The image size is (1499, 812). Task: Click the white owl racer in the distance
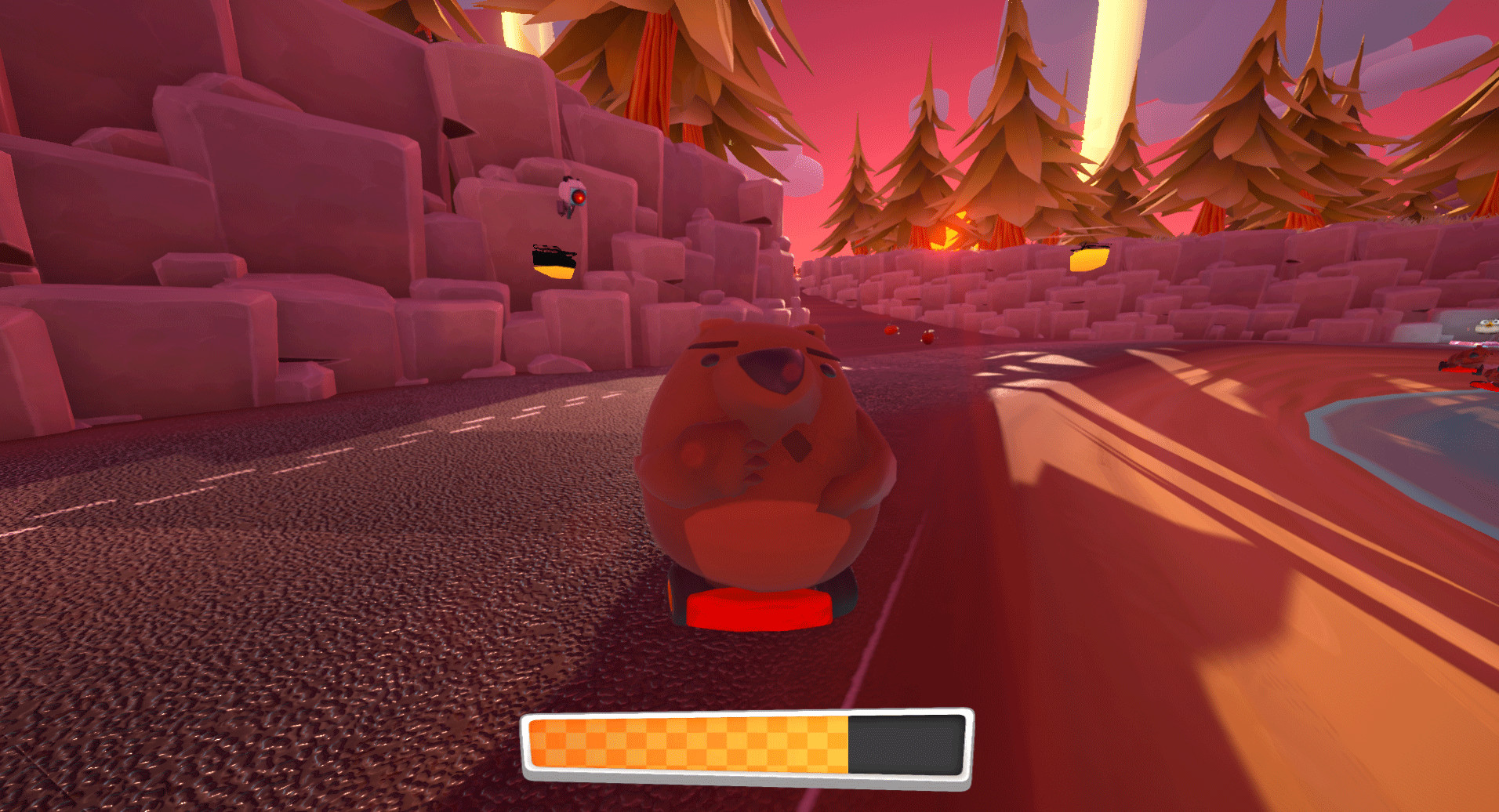1487,324
